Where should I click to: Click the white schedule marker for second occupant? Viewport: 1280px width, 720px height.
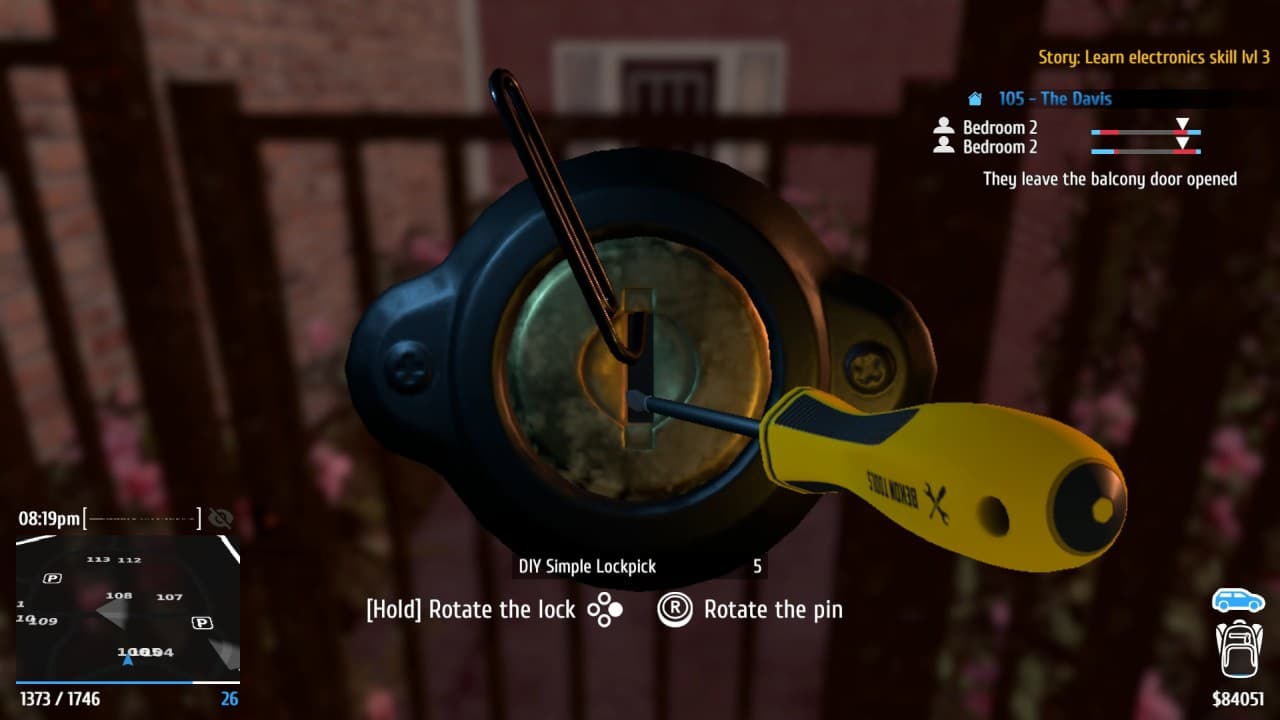pos(1183,142)
